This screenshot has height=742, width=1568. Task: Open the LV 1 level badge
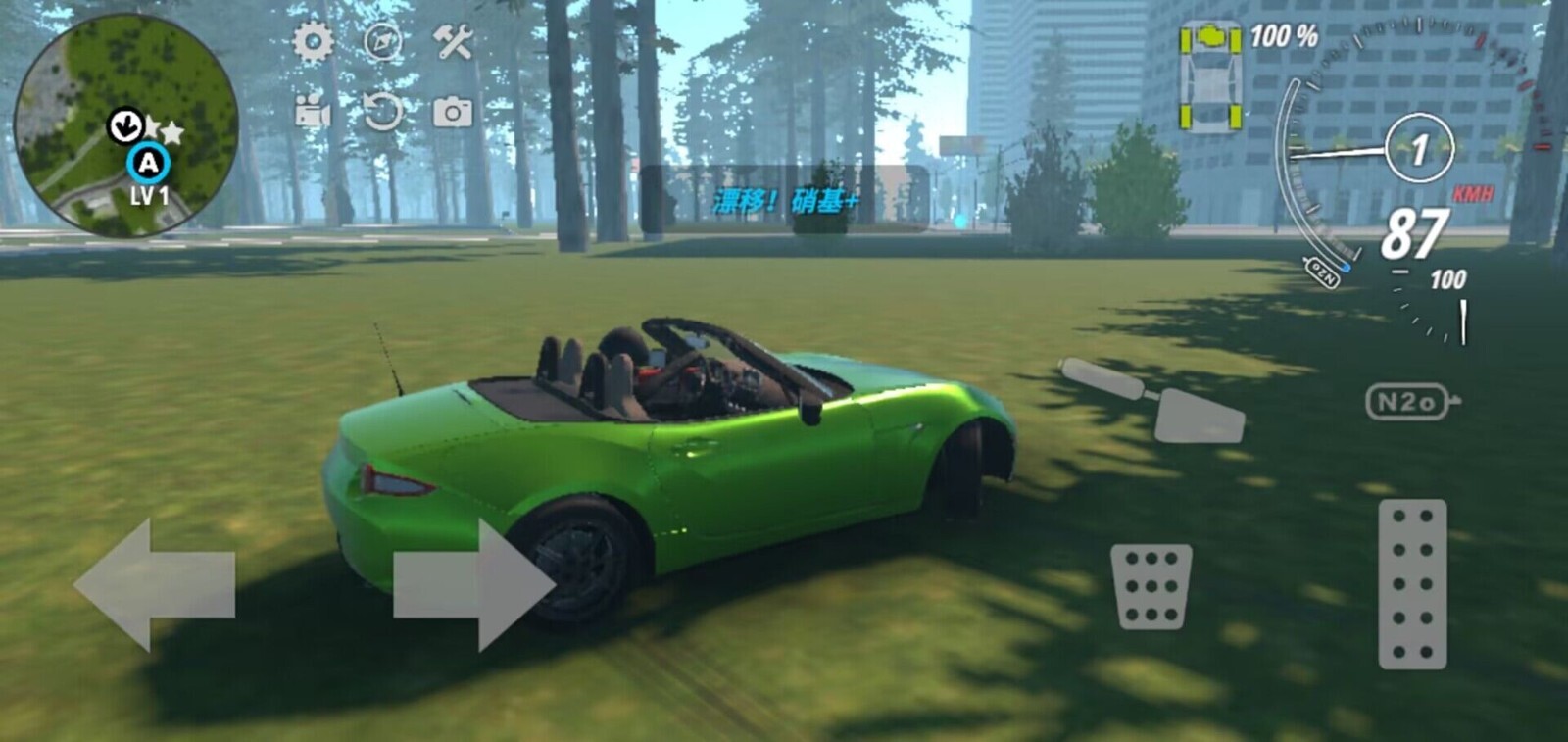[x=147, y=193]
